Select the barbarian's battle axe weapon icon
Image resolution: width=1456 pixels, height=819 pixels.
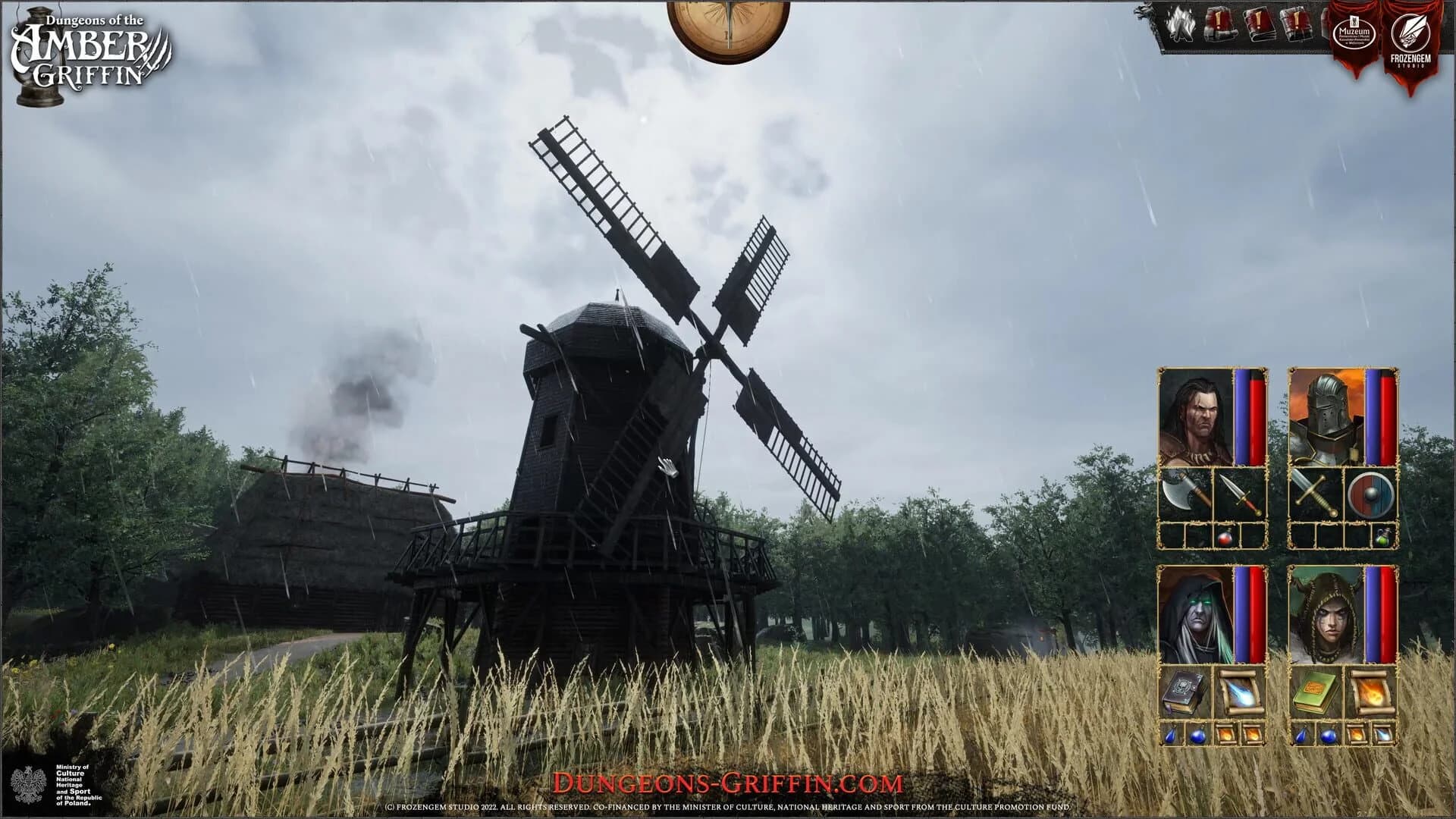point(1186,490)
